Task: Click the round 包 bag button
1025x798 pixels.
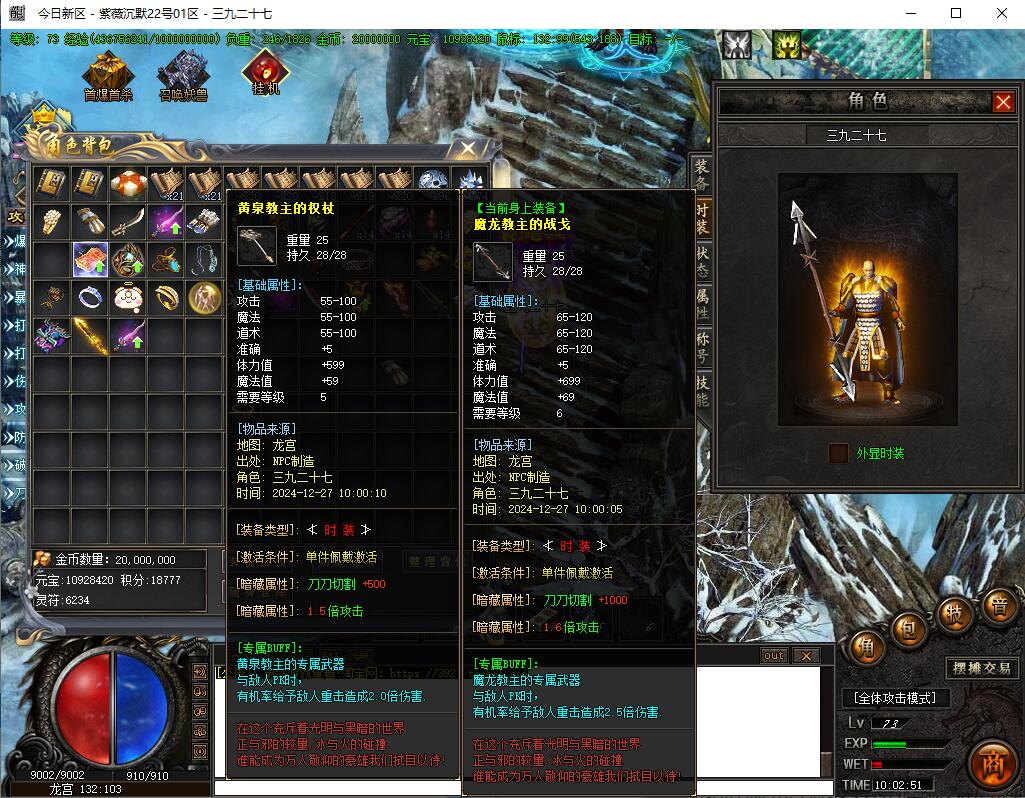Action: [908, 629]
